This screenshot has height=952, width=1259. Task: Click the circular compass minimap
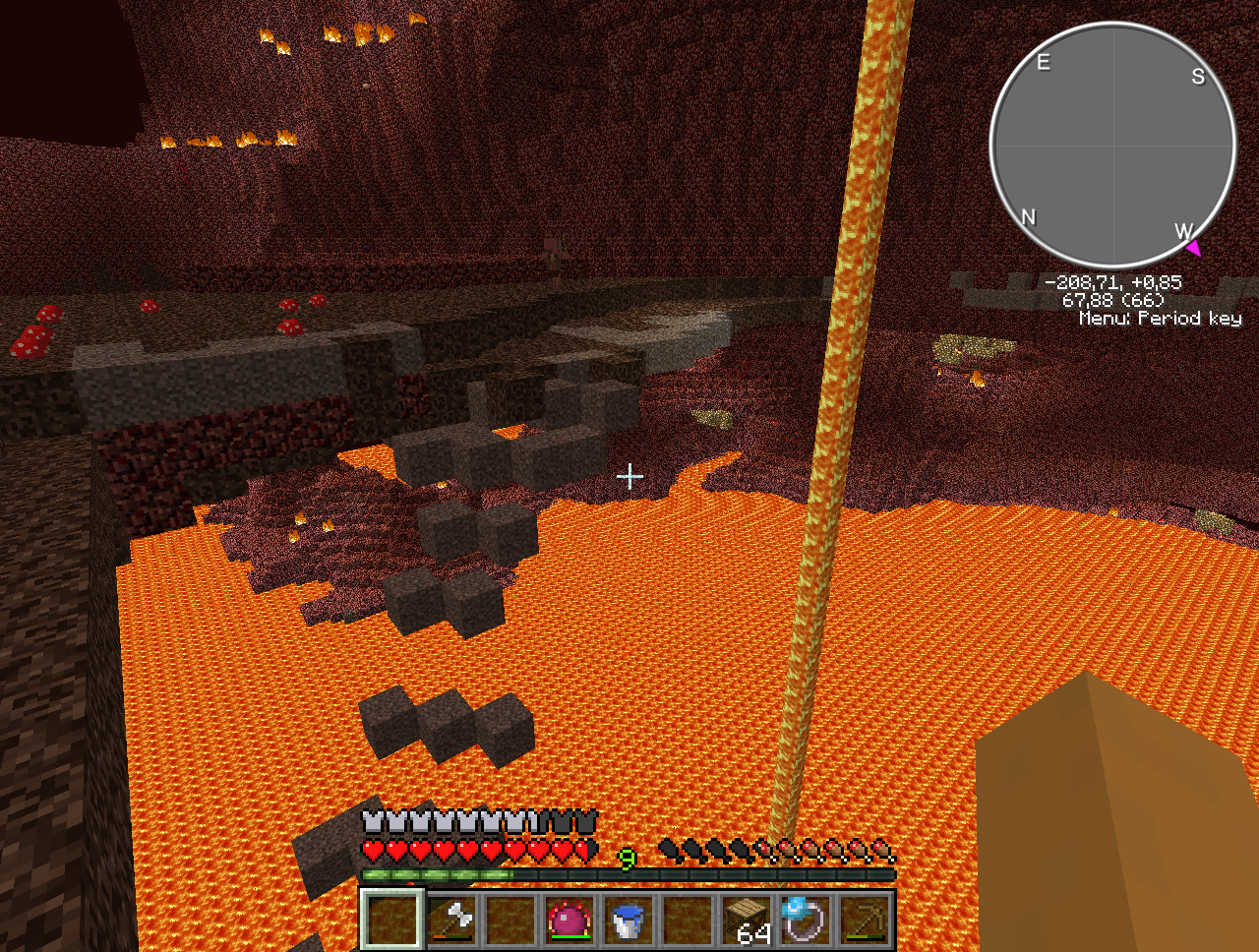[x=1112, y=146]
